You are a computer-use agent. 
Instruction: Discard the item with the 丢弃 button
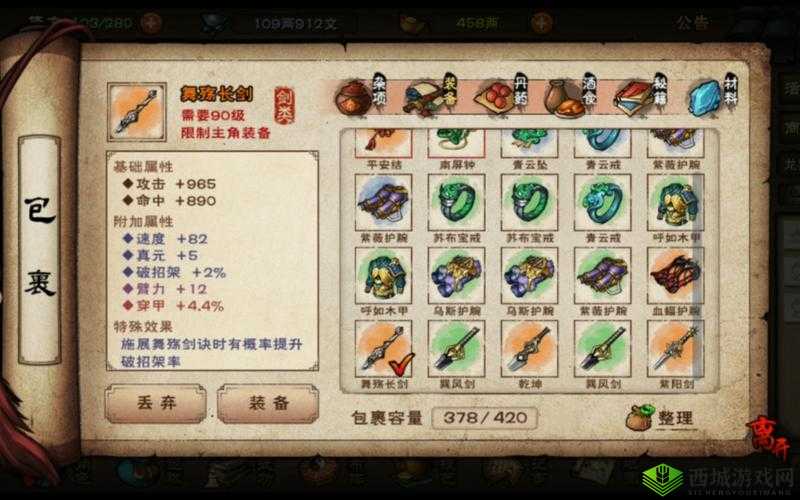point(155,404)
